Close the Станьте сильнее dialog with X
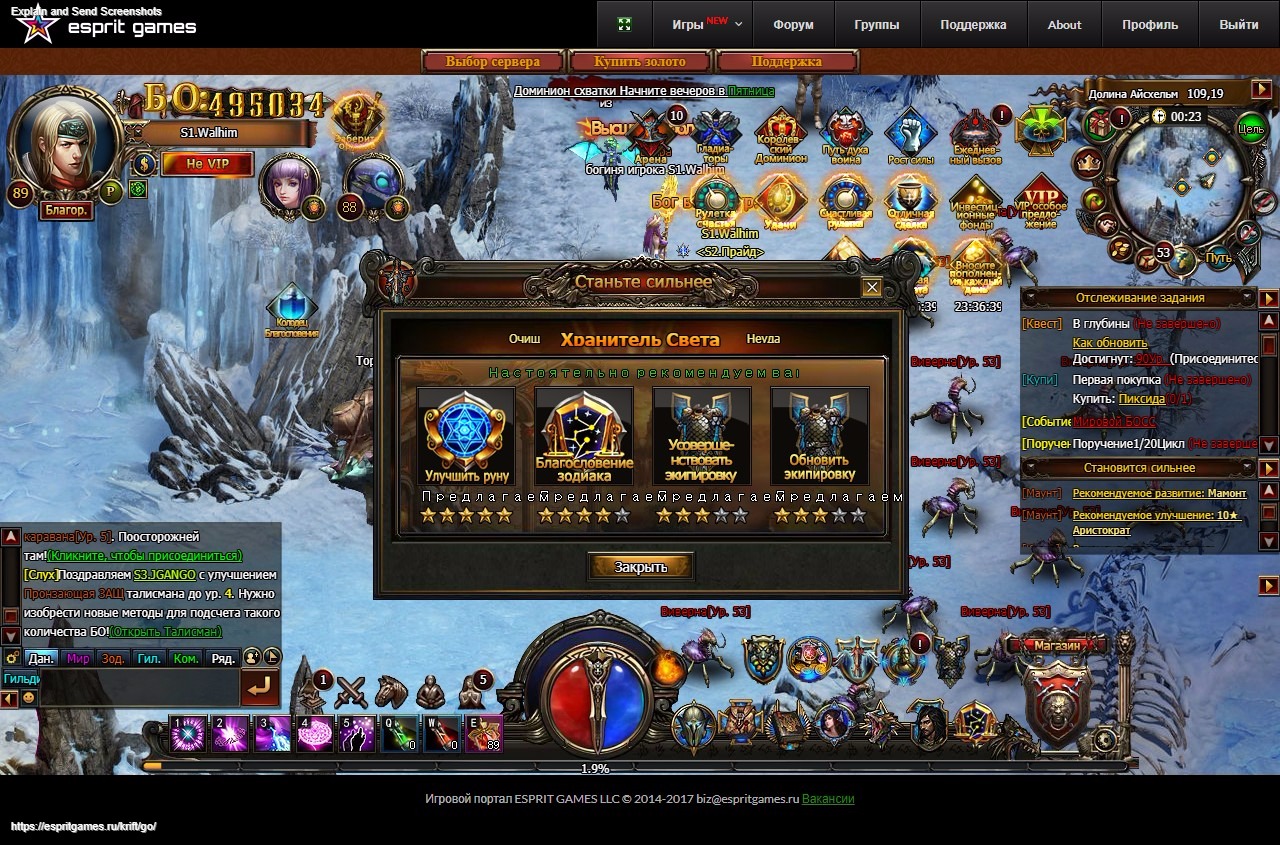This screenshot has height=845, width=1280. (x=872, y=287)
